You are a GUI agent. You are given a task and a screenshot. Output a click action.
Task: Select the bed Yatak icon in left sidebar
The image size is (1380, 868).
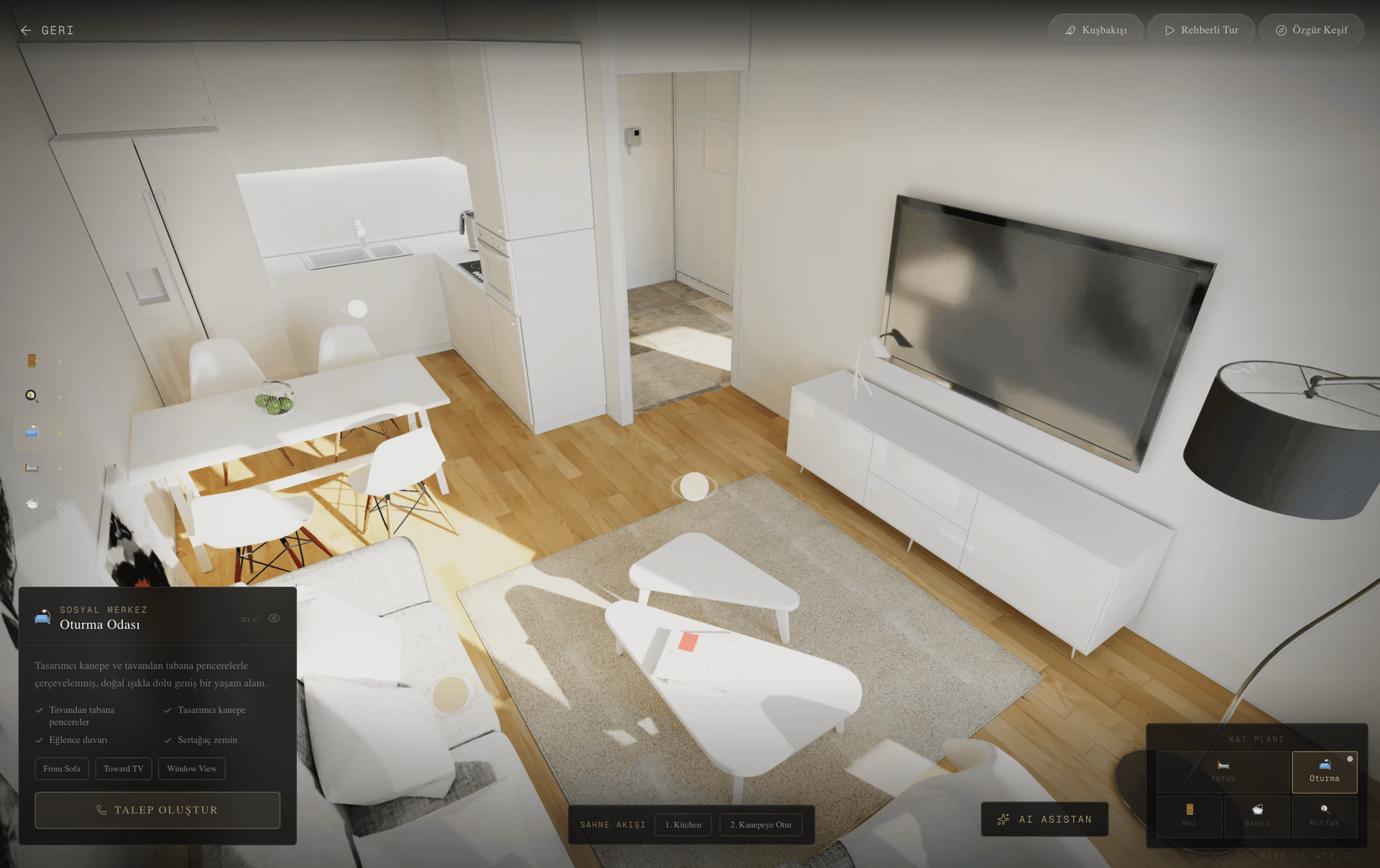pyautogui.click(x=32, y=466)
